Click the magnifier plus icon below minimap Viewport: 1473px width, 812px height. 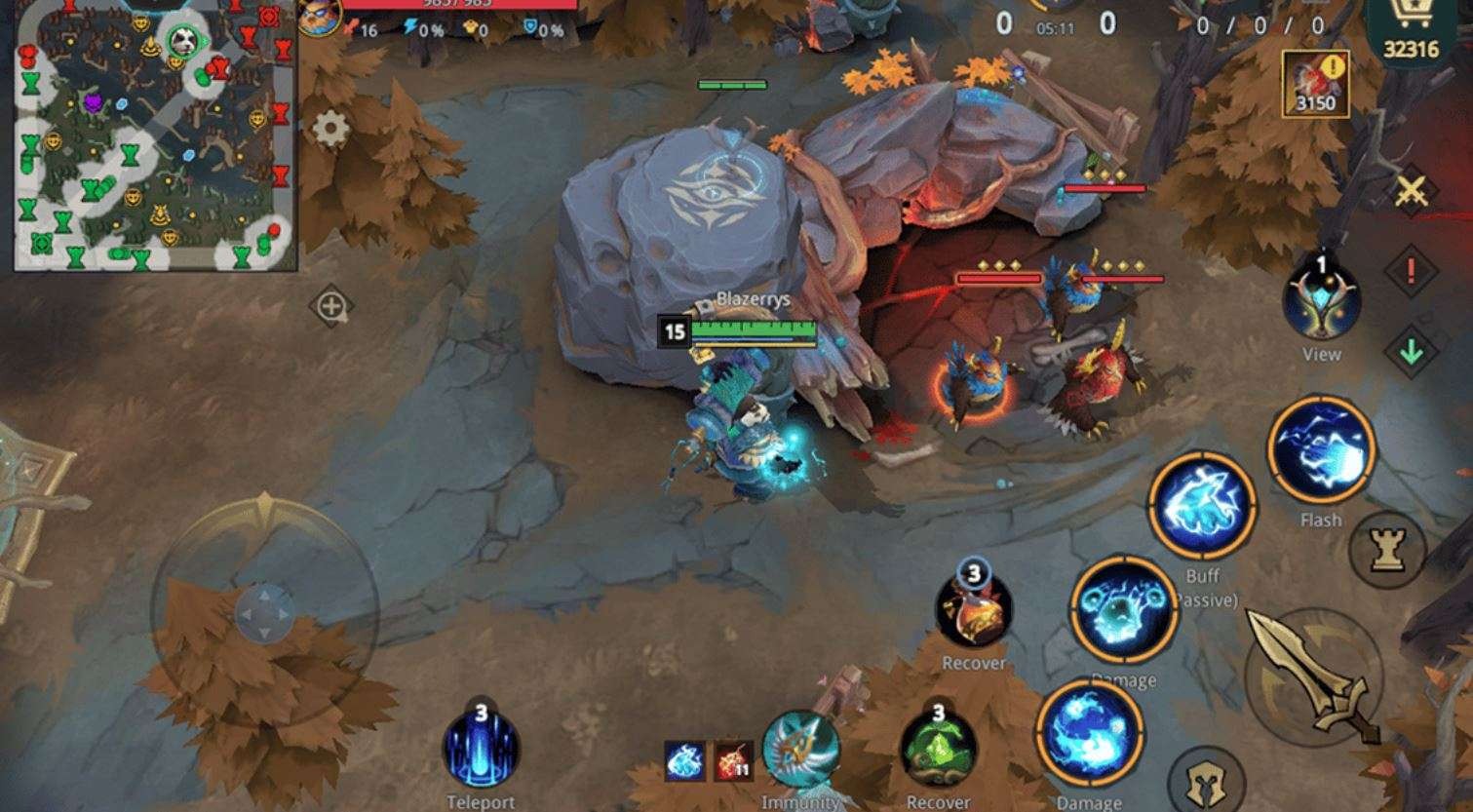tap(330, 307)
